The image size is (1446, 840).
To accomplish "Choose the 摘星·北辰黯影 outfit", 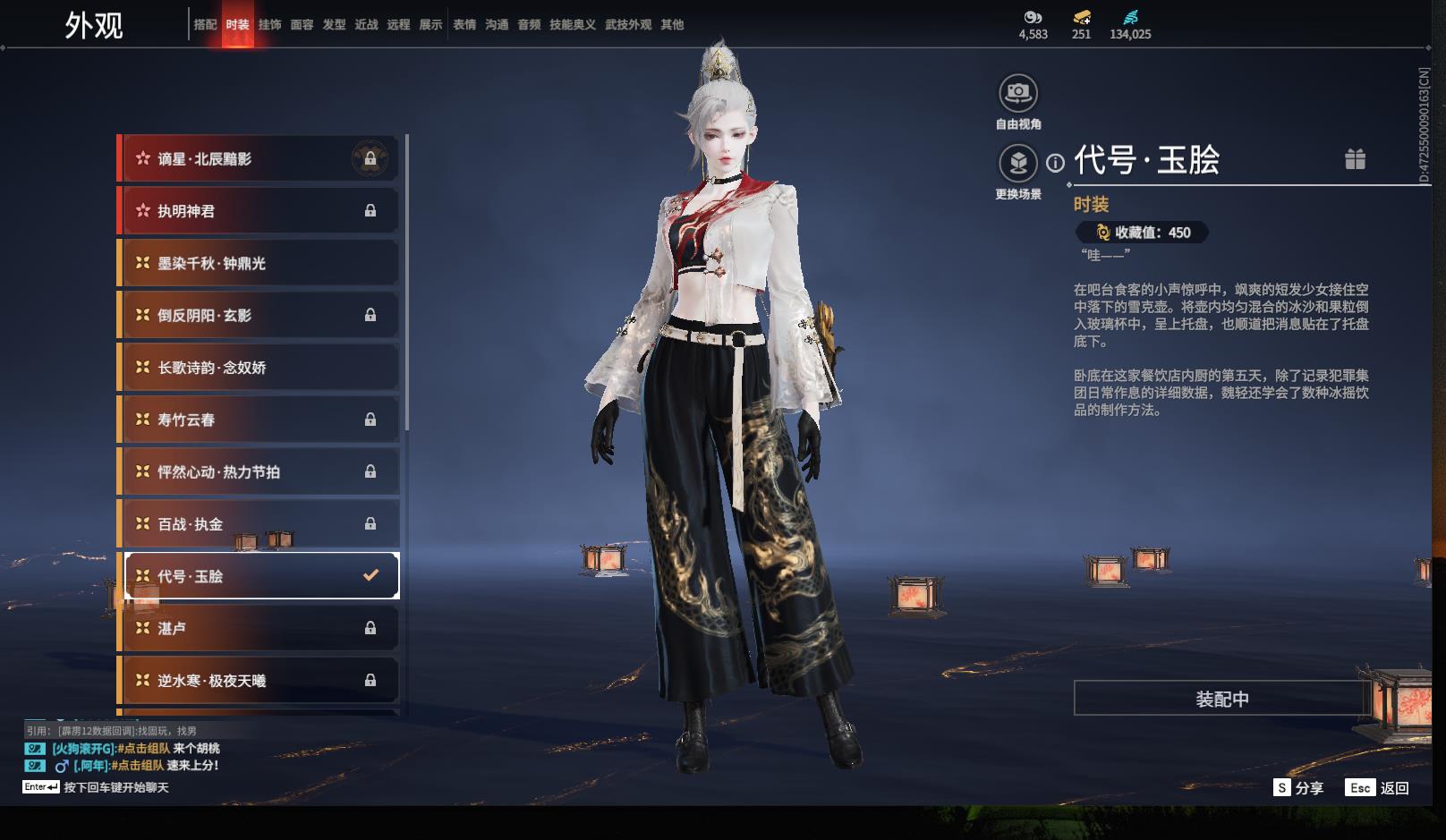I will [x=259, y=159].
